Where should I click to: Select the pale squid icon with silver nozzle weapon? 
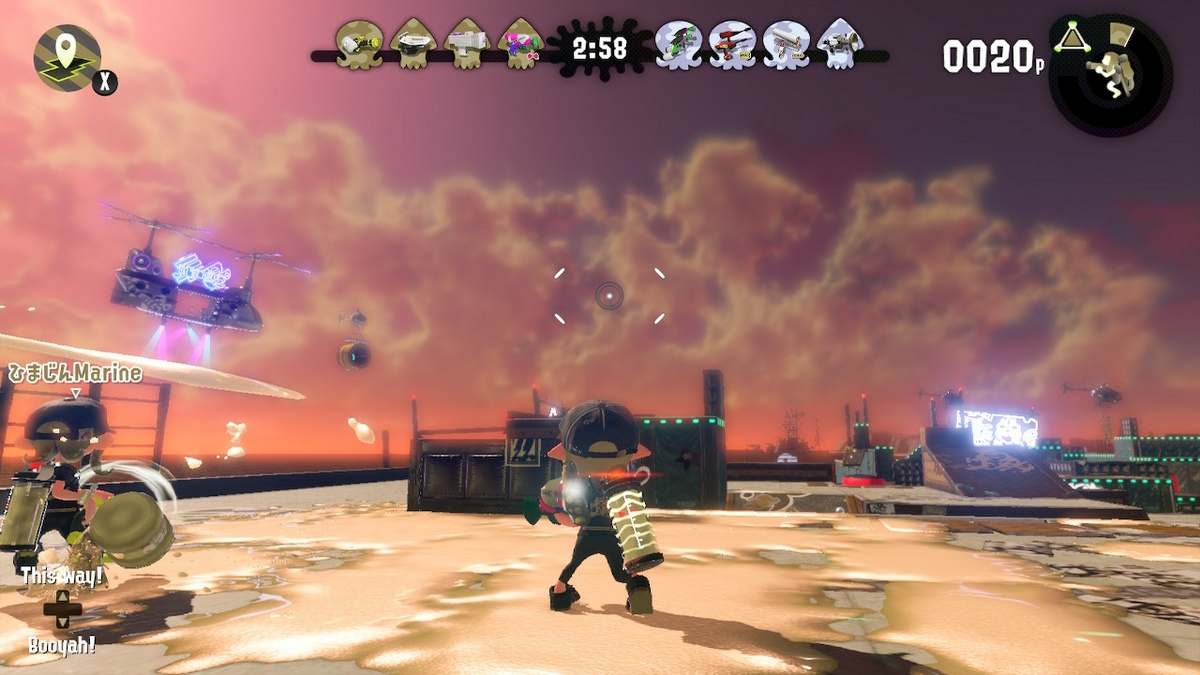coord(840,44)
